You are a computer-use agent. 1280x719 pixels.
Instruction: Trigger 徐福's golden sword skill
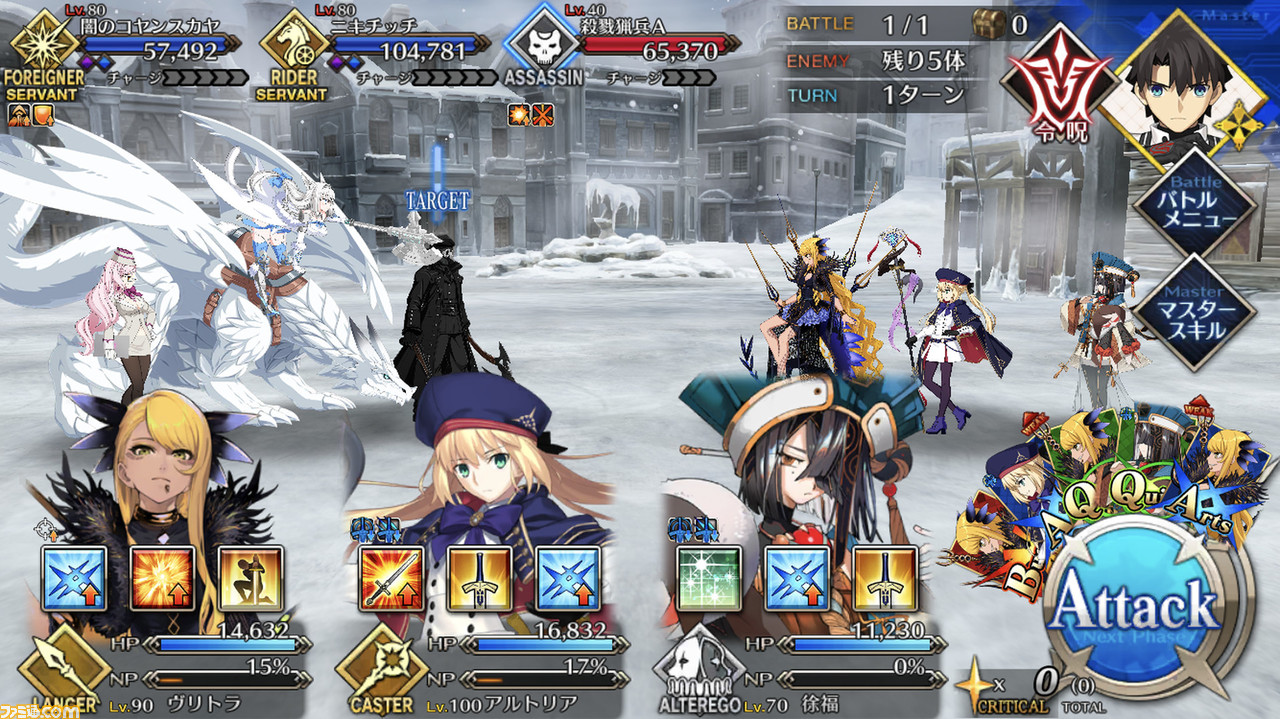click(885, 579)
